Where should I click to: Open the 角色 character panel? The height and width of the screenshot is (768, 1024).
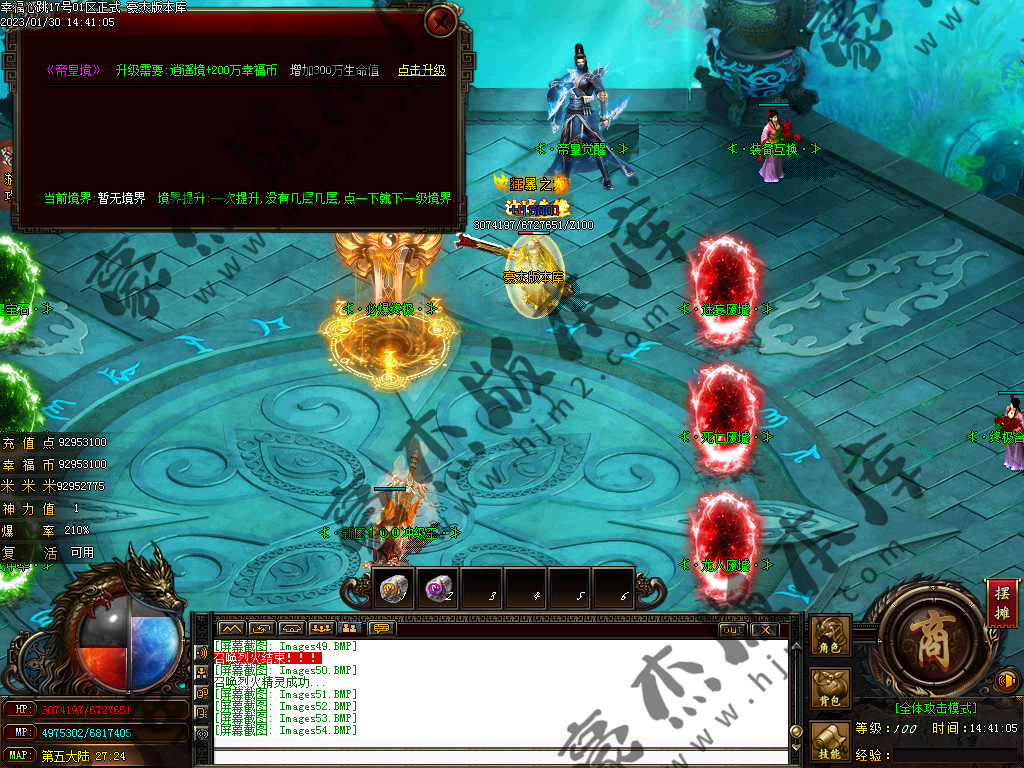[x=830, y=636]
